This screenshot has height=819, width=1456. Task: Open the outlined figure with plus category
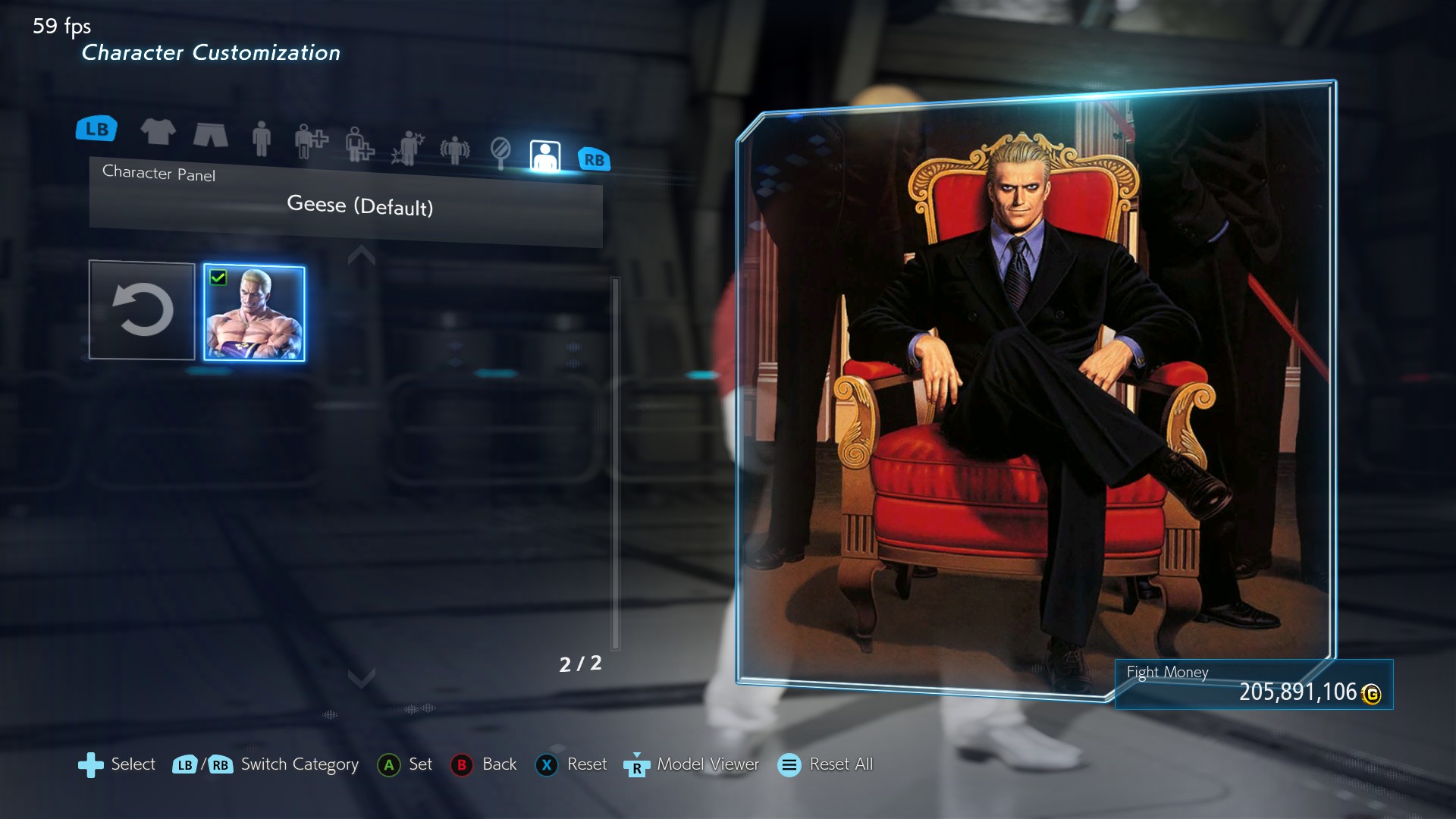tap(359, 144)
